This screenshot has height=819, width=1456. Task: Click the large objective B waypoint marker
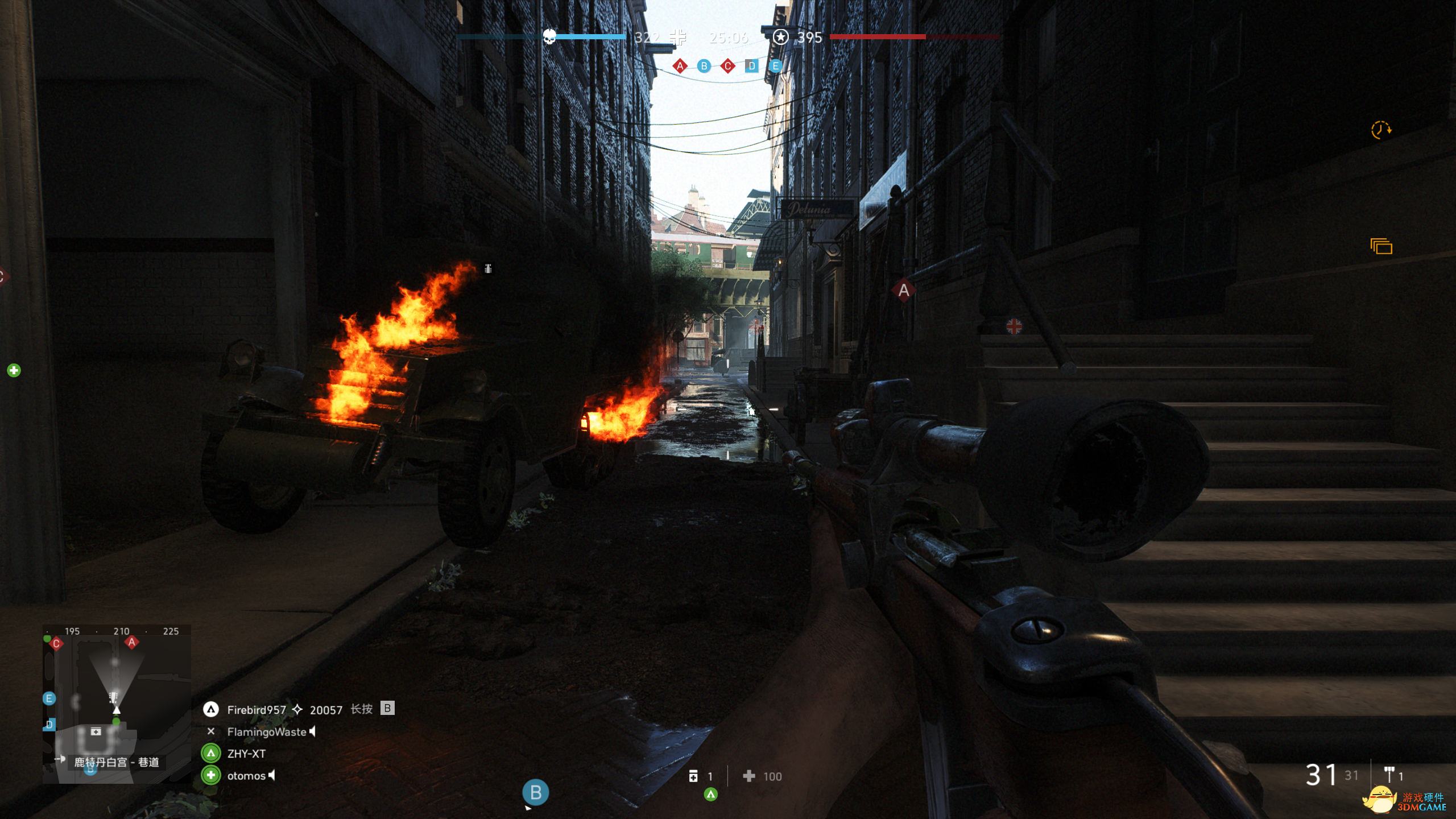pos(535,792)
